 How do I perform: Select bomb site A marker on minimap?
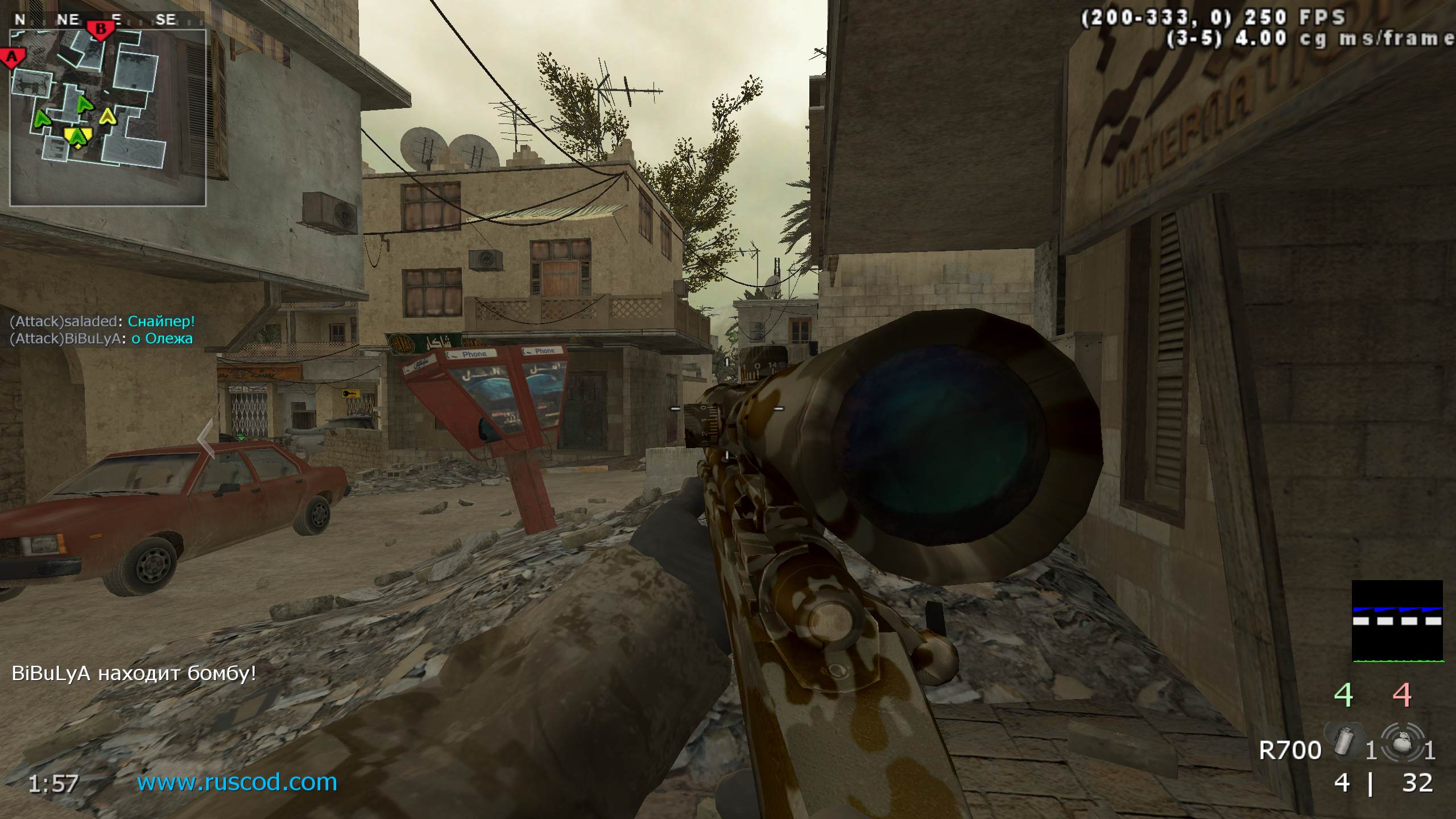click(x=13, y=58)
